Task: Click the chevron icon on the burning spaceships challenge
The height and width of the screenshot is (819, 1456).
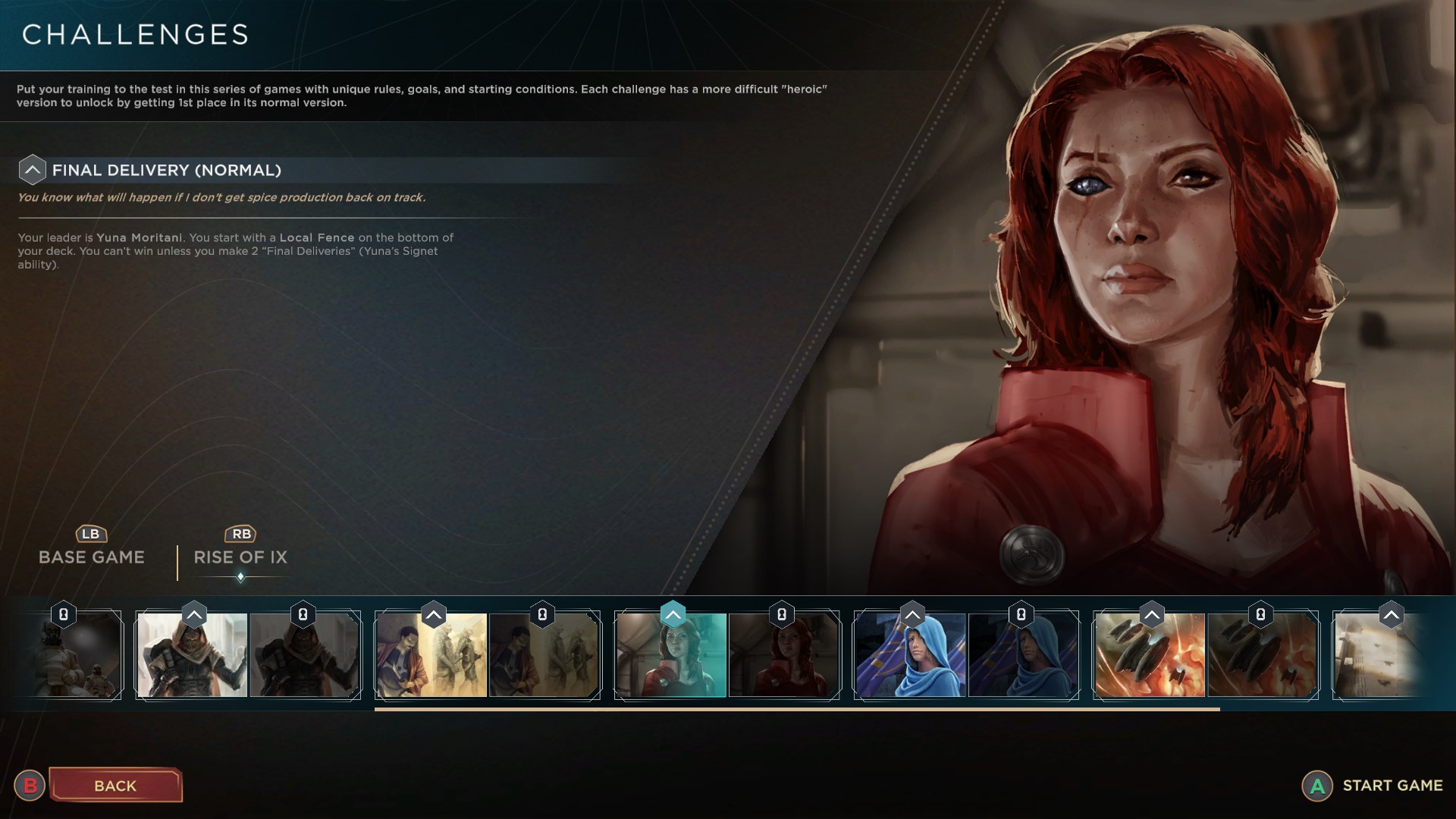Action: point(1151,614)
